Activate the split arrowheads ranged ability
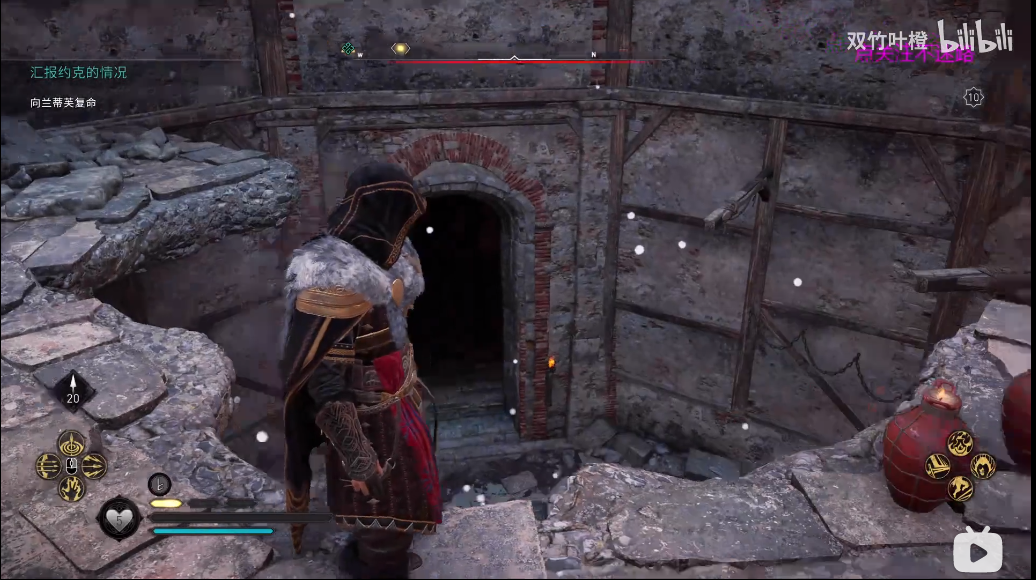The height and width of the screenshot is (580, 1036). point(94,466)
